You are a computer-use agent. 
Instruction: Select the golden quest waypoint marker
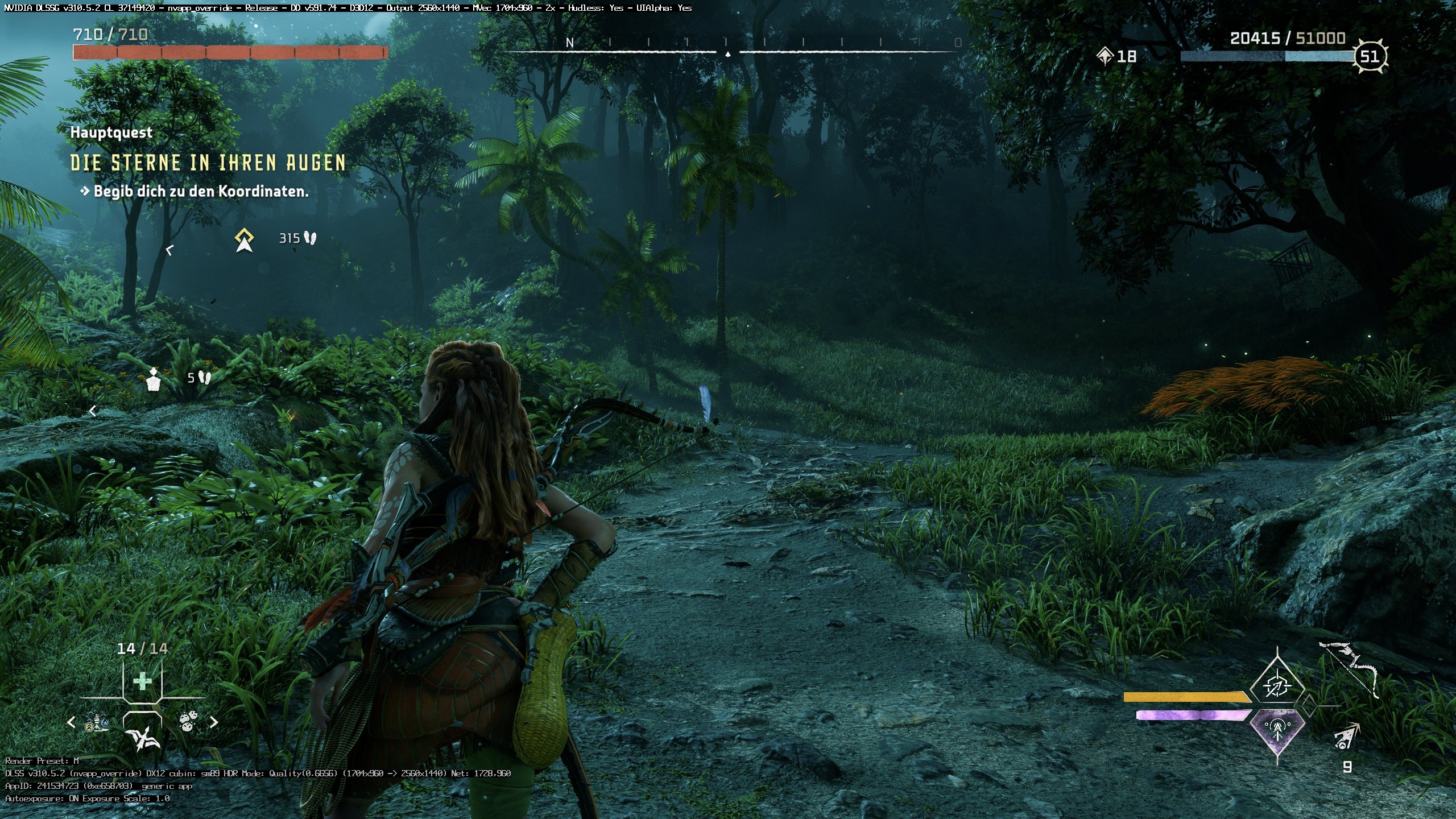245,240
